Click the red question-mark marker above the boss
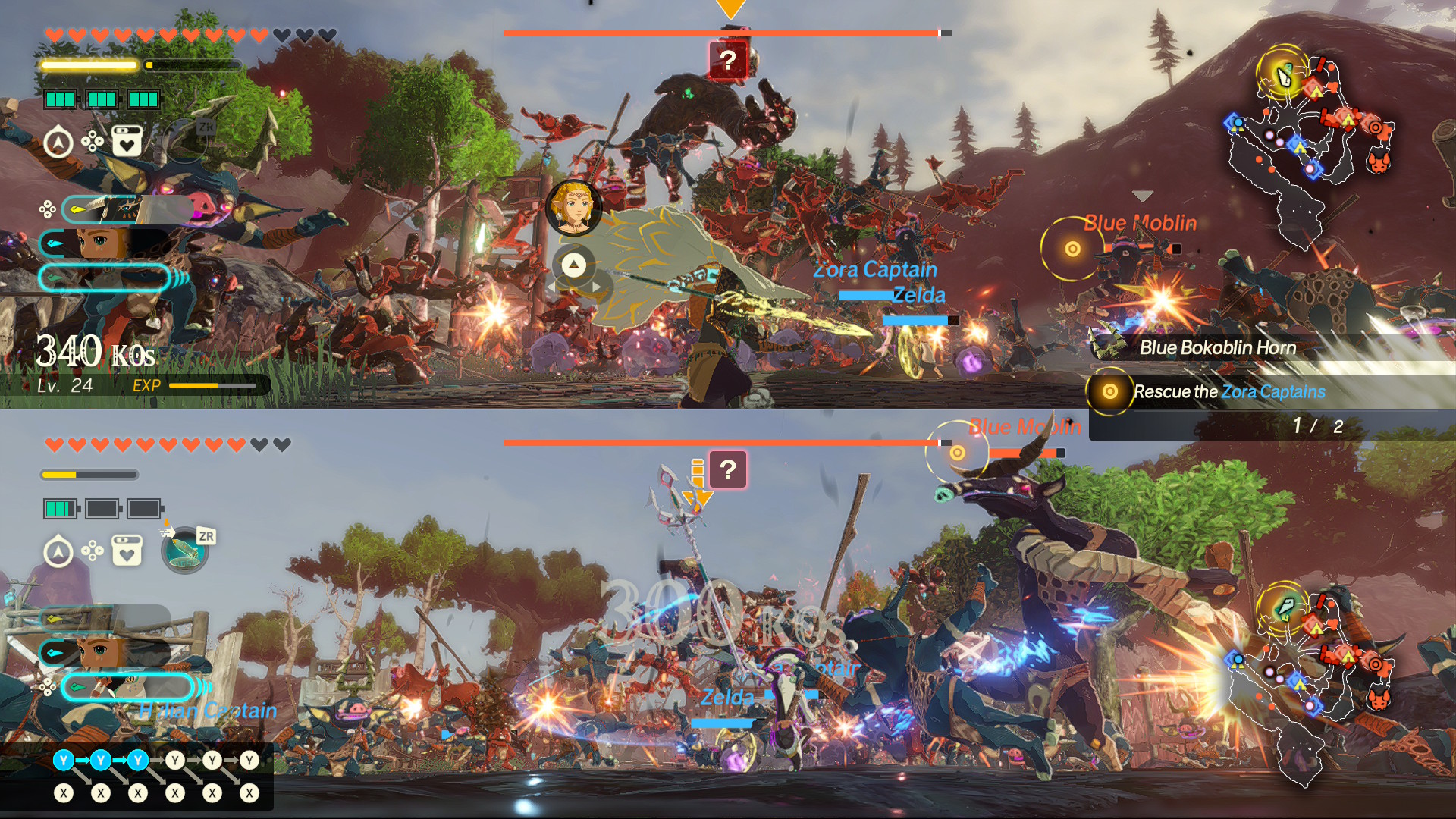Image resolution: width=1456 pixels, height=819 pixels. pos(728,59)
